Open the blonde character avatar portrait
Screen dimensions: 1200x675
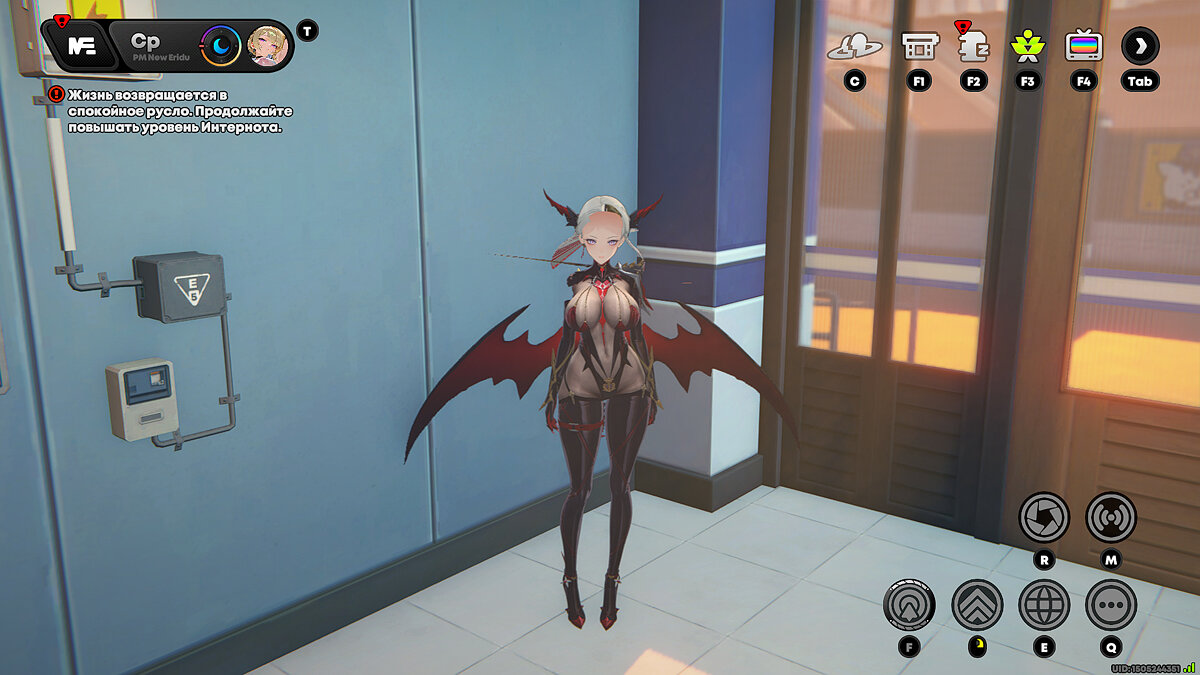267,46
